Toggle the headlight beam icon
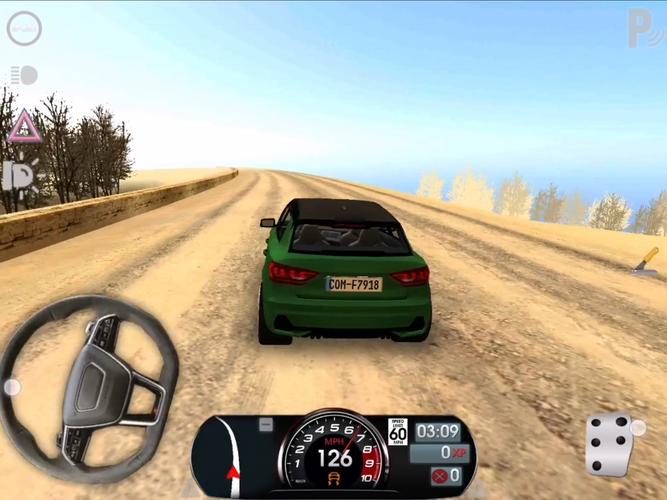 point(23,75)
